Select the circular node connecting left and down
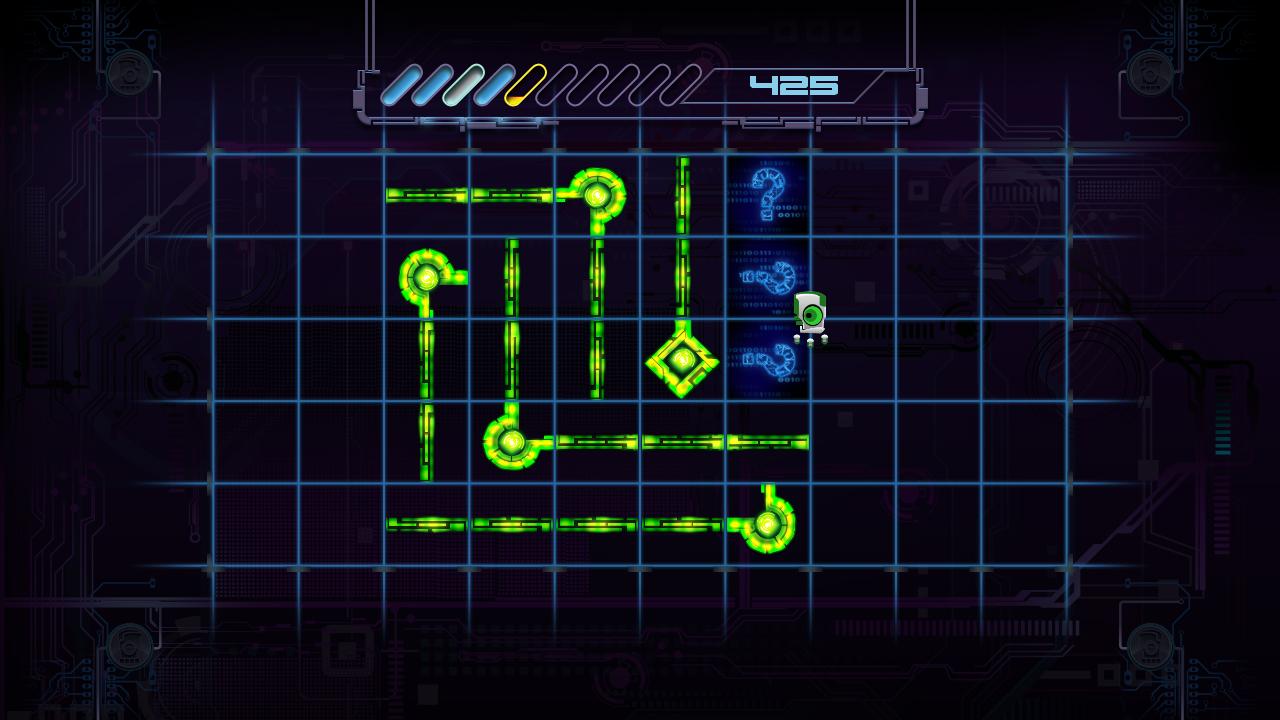Screen dimensions: 1280x720 coord(597,196)
